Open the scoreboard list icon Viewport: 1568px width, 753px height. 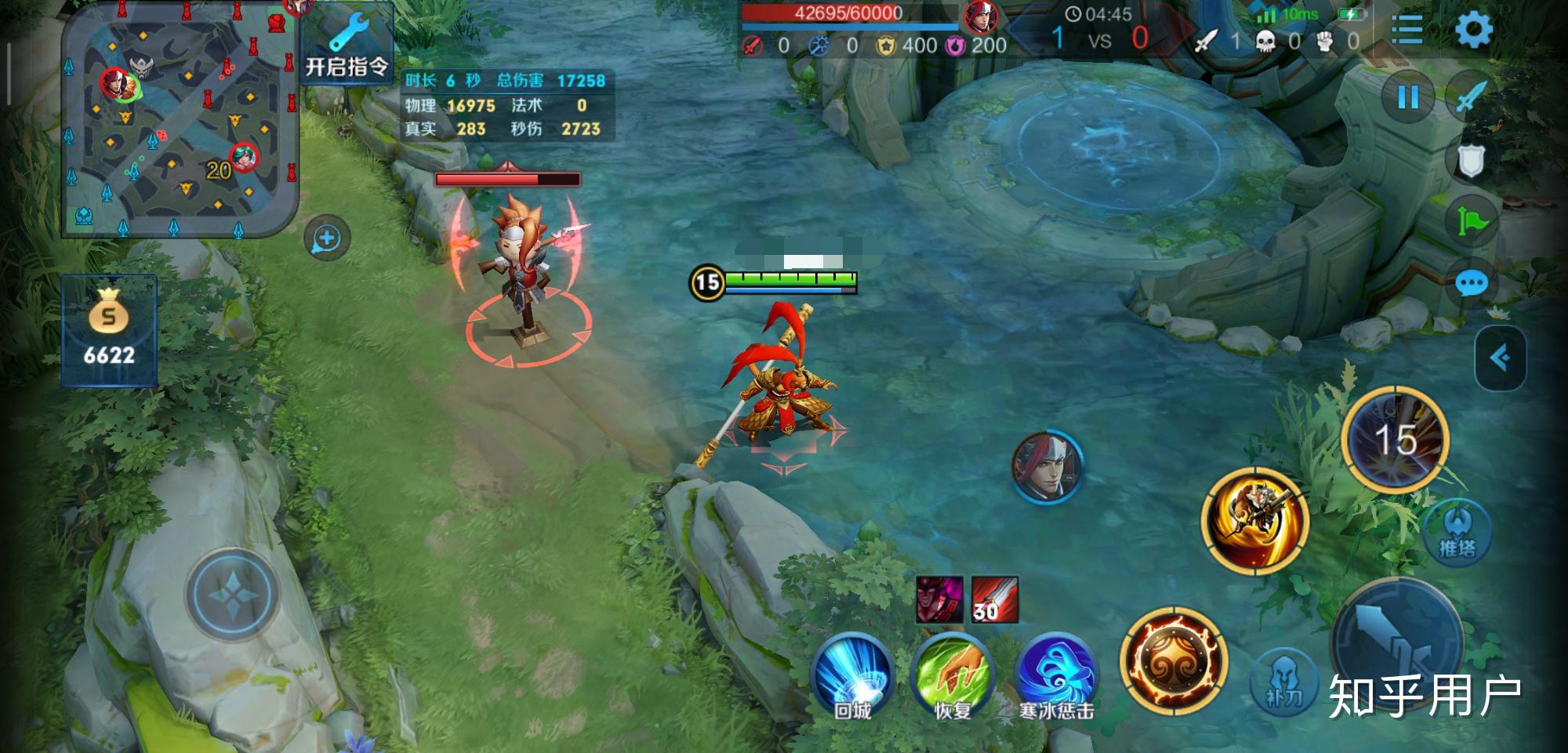(x=1406, y=31)
